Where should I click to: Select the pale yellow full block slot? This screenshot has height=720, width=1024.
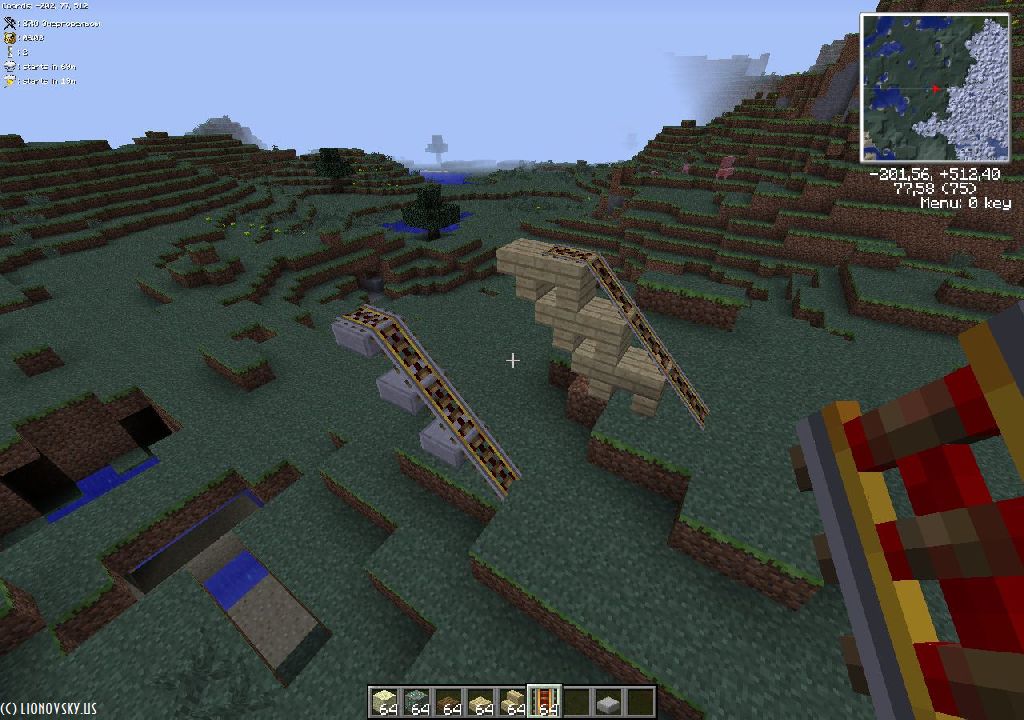click(385, 701)
